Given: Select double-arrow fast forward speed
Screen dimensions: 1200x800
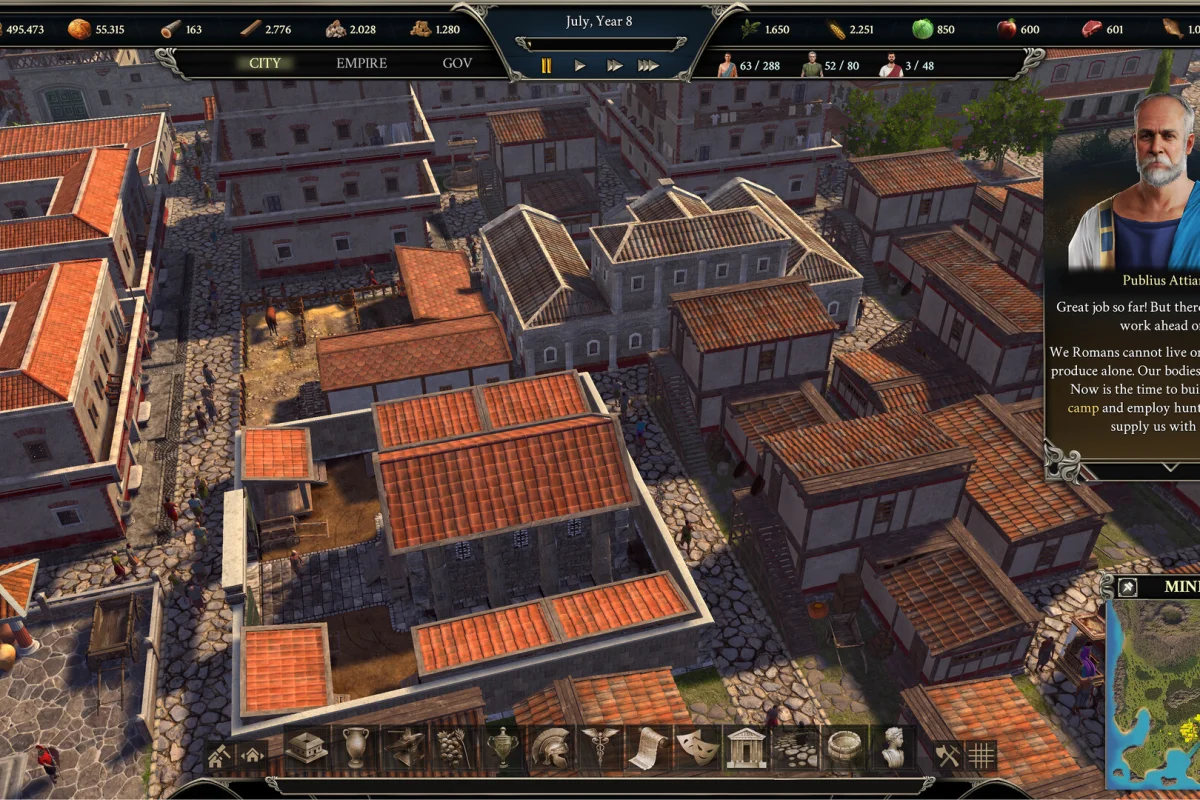Looking at the screenshot, I should [614, 66].
